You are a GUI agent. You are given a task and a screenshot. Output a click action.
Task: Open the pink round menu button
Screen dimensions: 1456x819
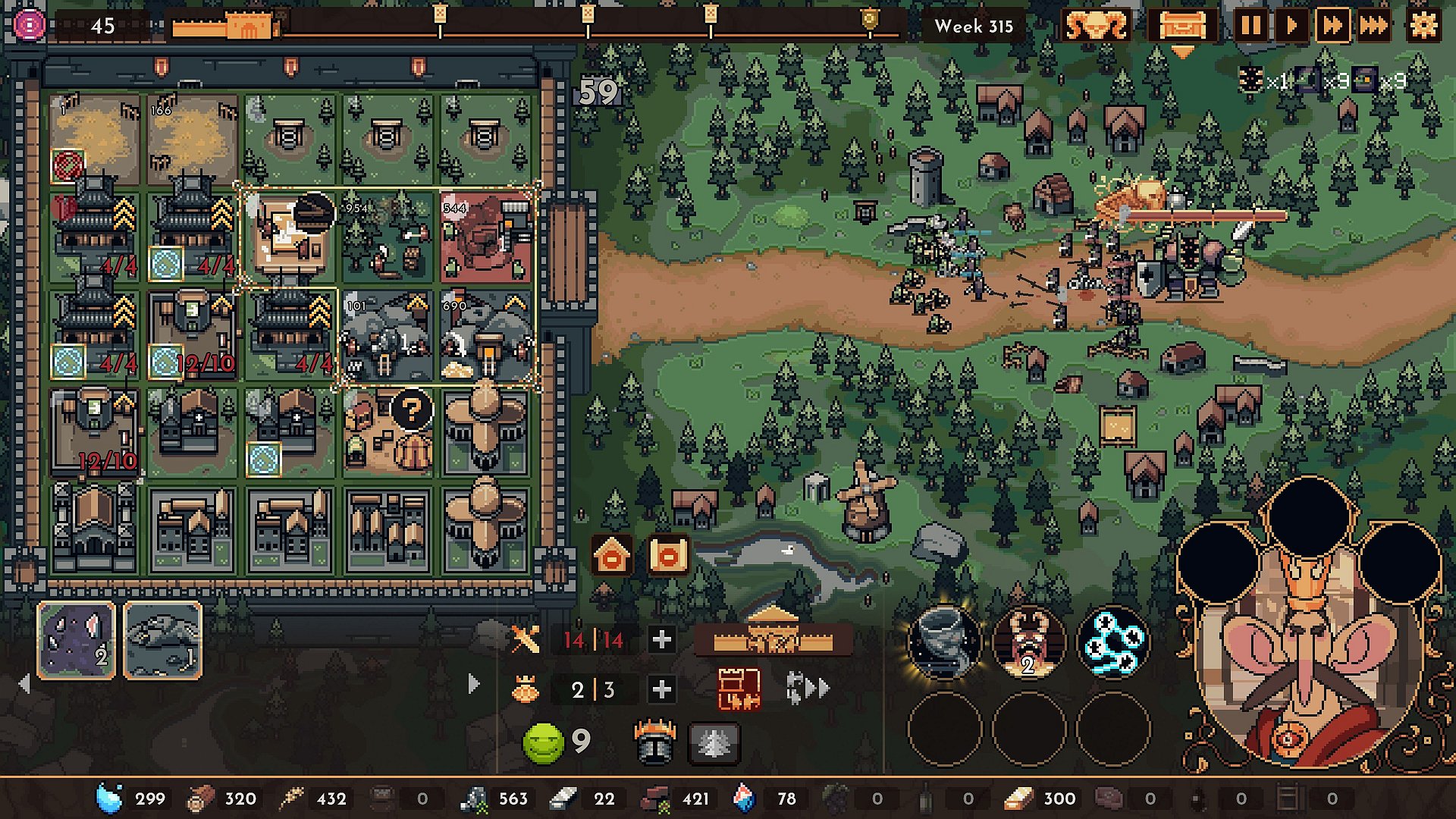point(29,26)
